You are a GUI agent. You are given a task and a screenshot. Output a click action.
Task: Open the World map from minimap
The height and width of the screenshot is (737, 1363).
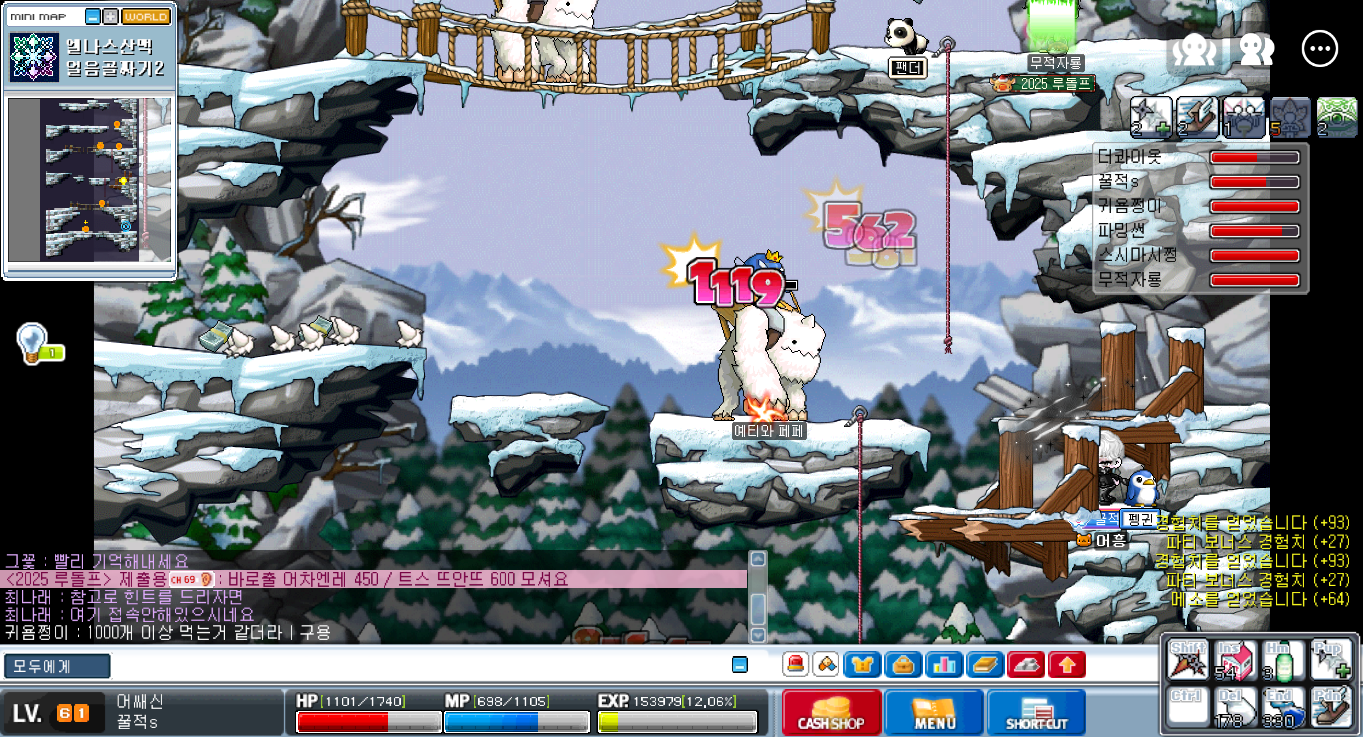coord(146,17)
